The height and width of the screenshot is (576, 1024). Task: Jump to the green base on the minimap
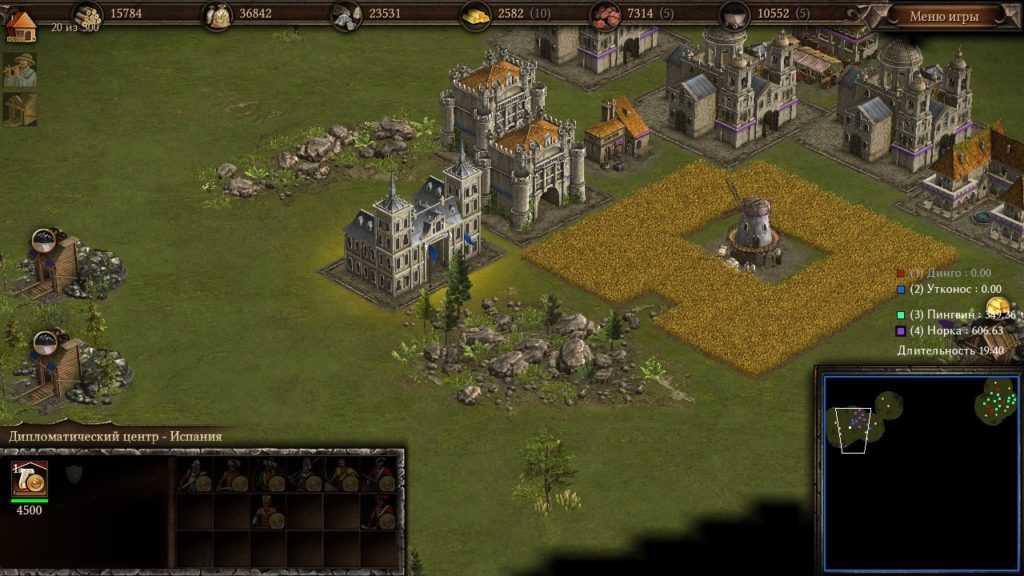coord(995,403)
